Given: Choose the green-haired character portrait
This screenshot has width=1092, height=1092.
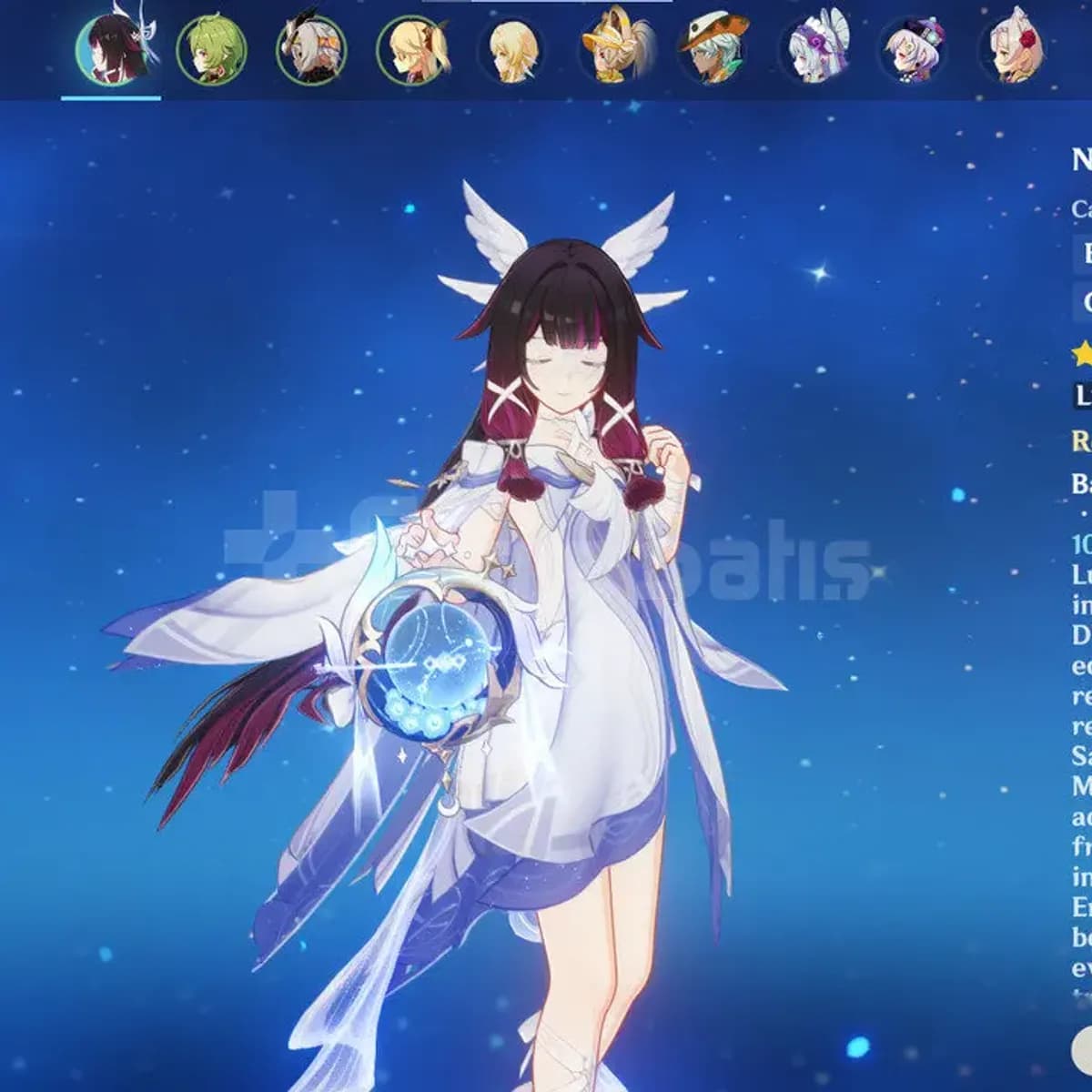Looking at the screenshot, I should (x=211, y=50).
